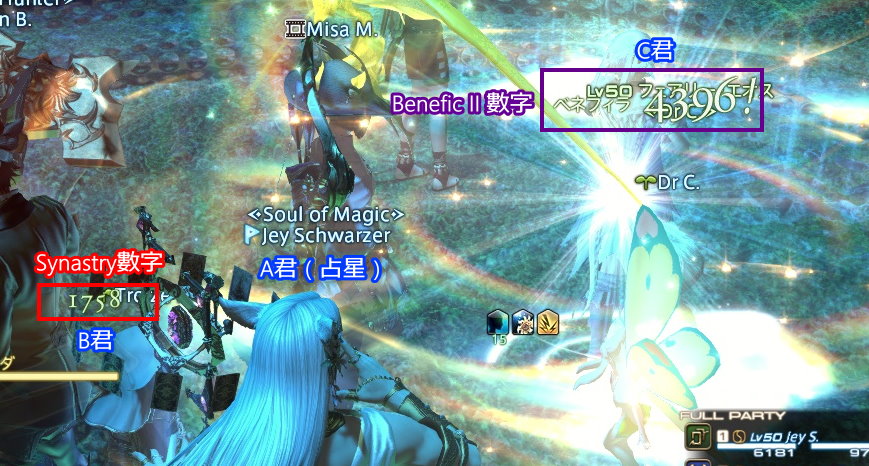Image resolution: width=869 pixels, height=466 pixels.
Task: Click the golden wing status icon
Action: [547, 322]
